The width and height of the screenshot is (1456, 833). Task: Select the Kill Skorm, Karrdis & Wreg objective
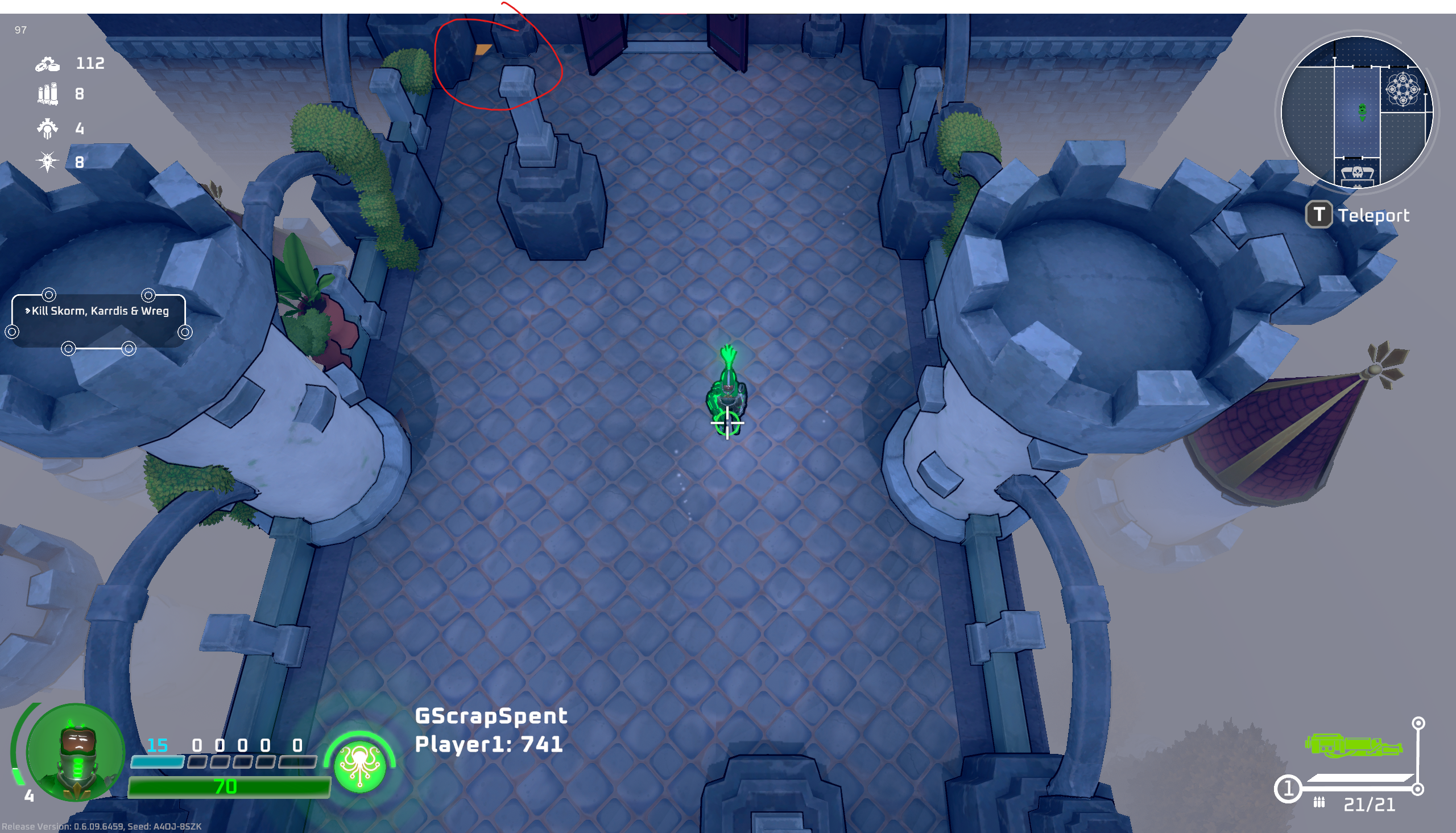click(x=100, y=311)
